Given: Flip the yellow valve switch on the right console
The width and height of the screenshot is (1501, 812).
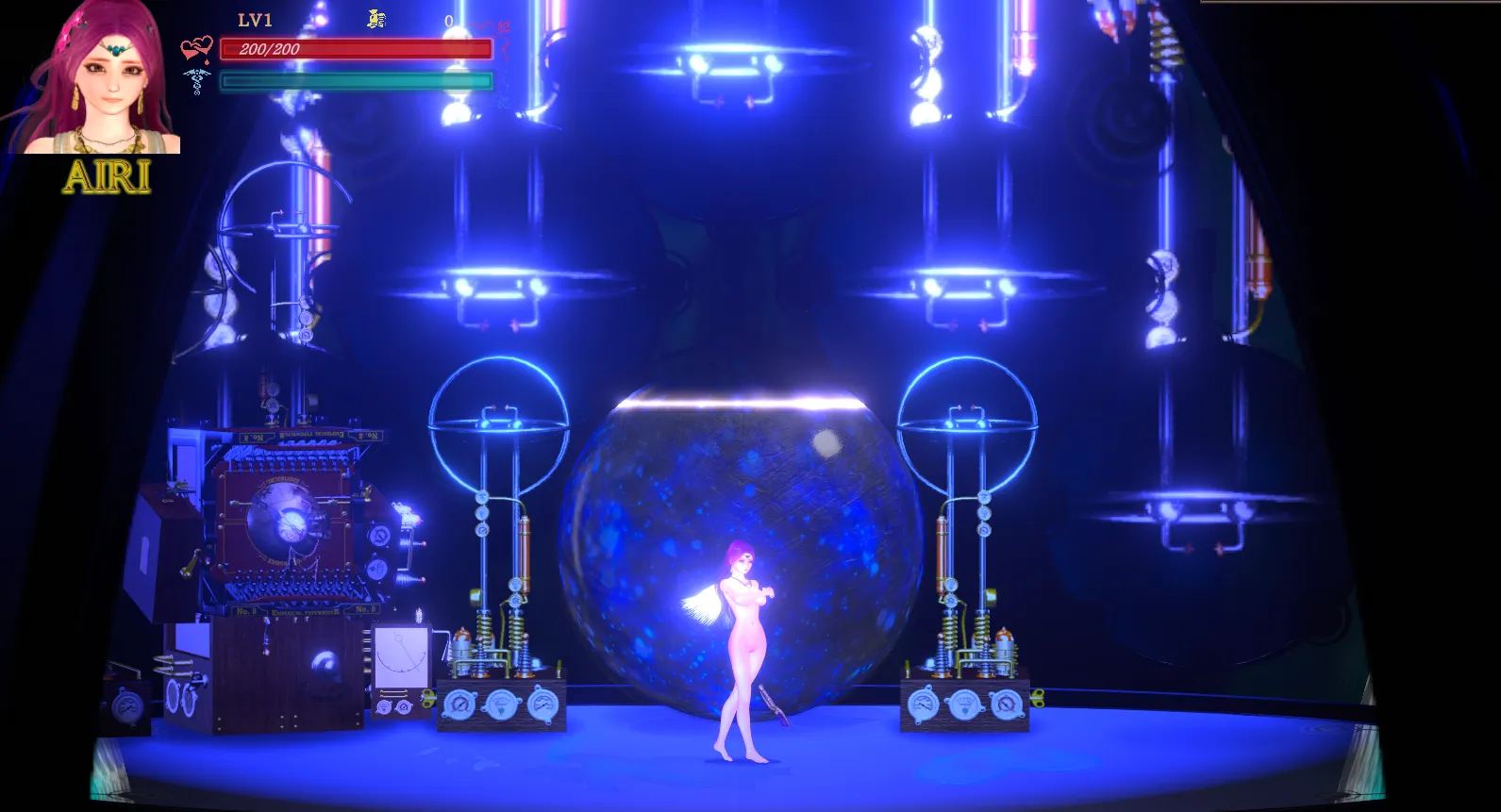Looking at the screenshot, I should [x=1037, y=699].
